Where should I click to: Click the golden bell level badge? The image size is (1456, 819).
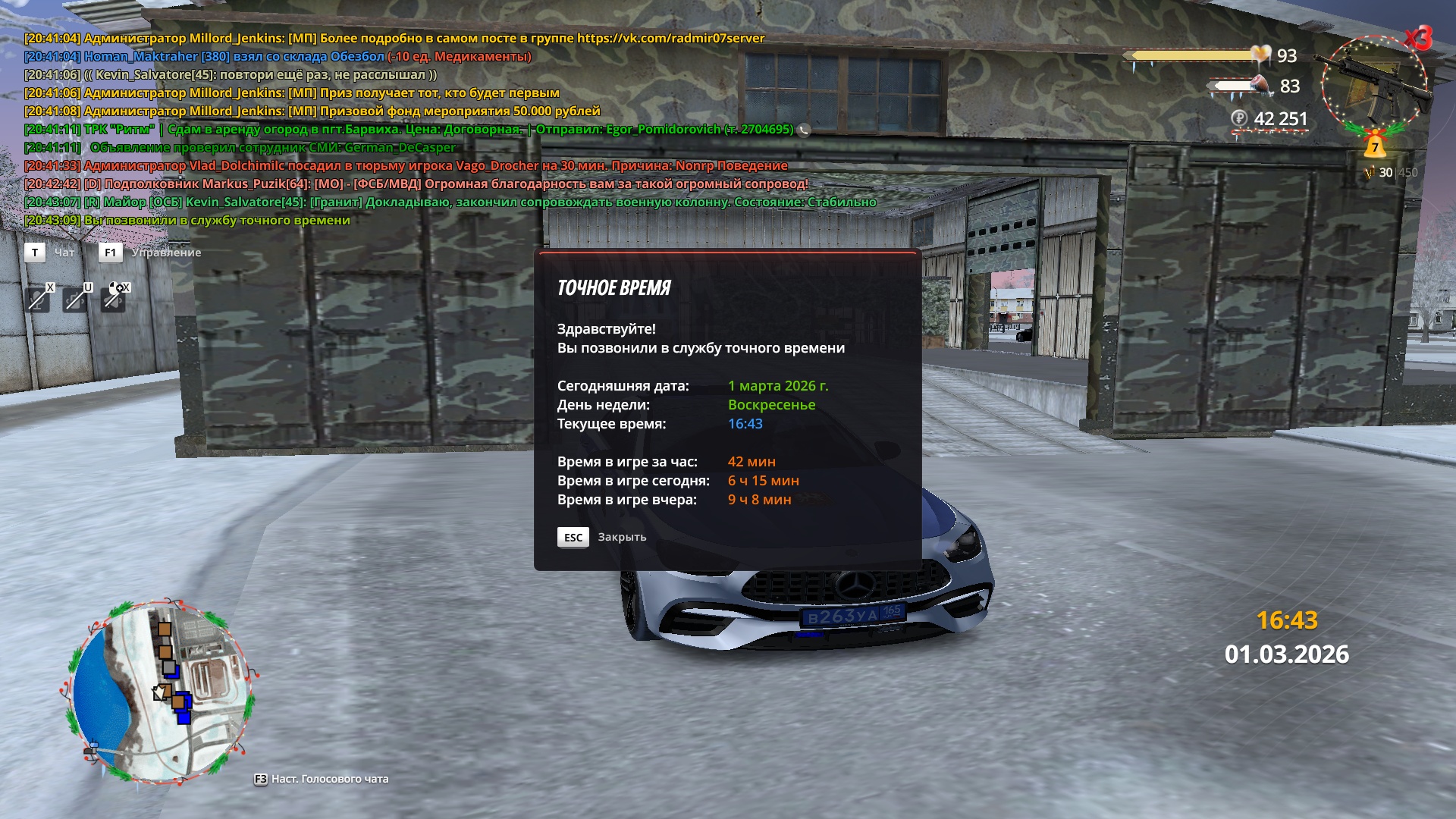coord(1374,144)
